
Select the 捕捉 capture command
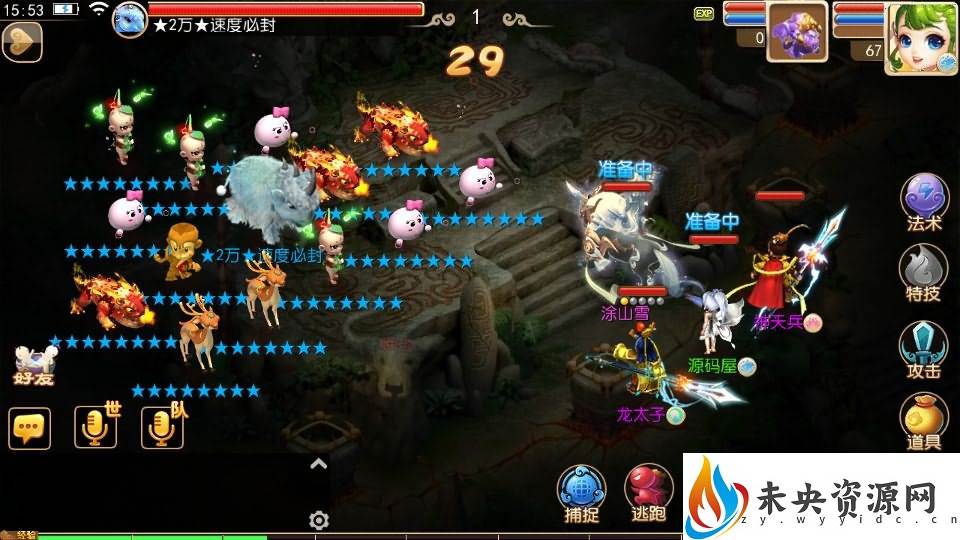(582, 490)
